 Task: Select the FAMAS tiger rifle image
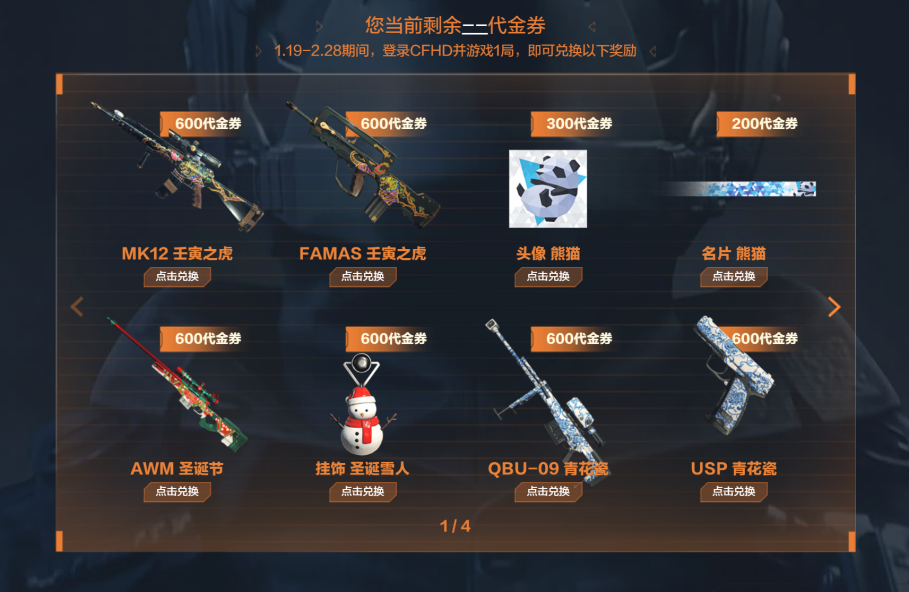[362, 165]
